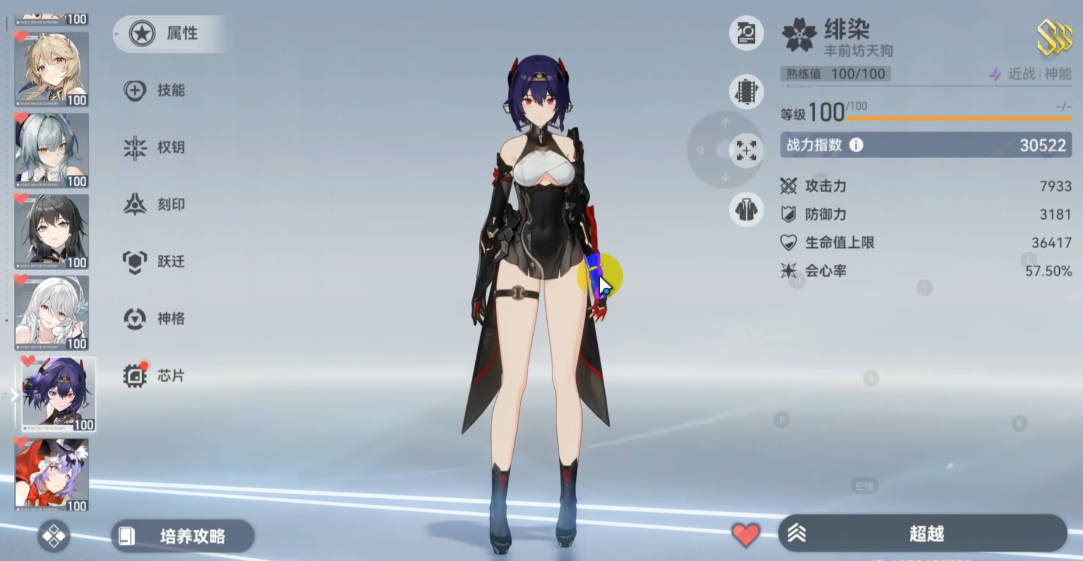Open the 技能 skills tab
The image size is (1083, 561).
coord(158,91)
